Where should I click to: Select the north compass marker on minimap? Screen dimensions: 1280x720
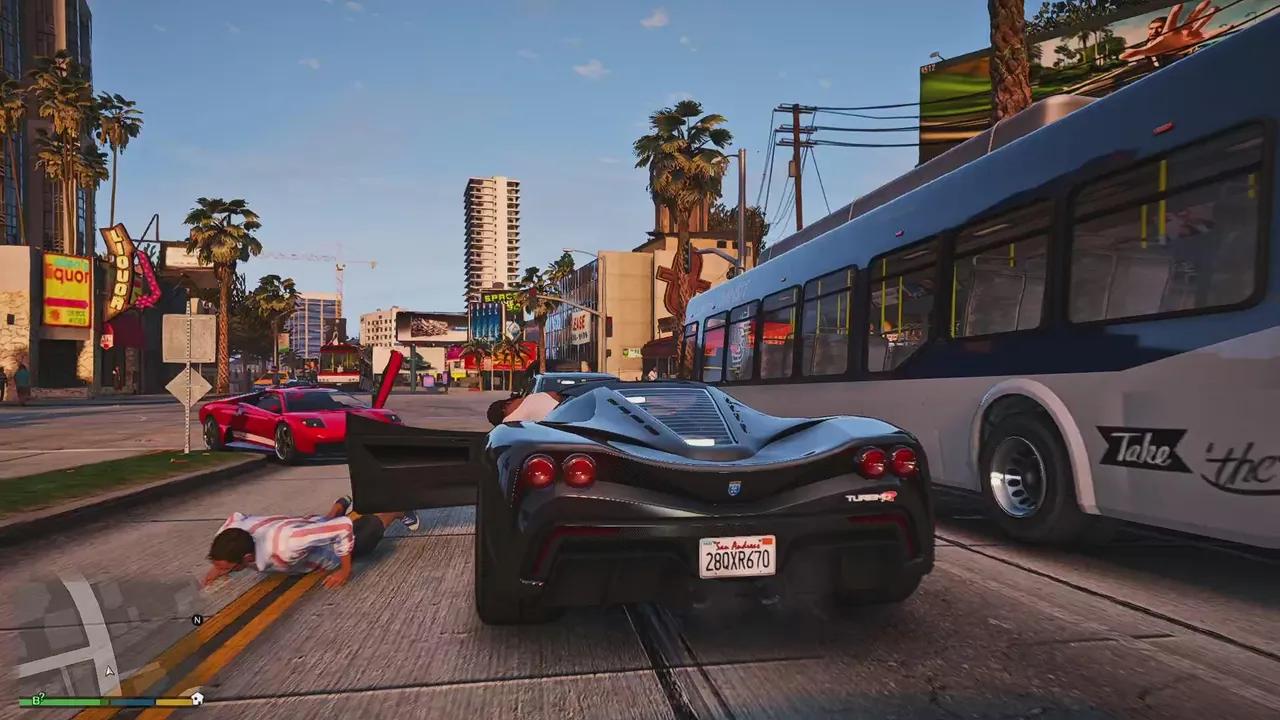197,620
